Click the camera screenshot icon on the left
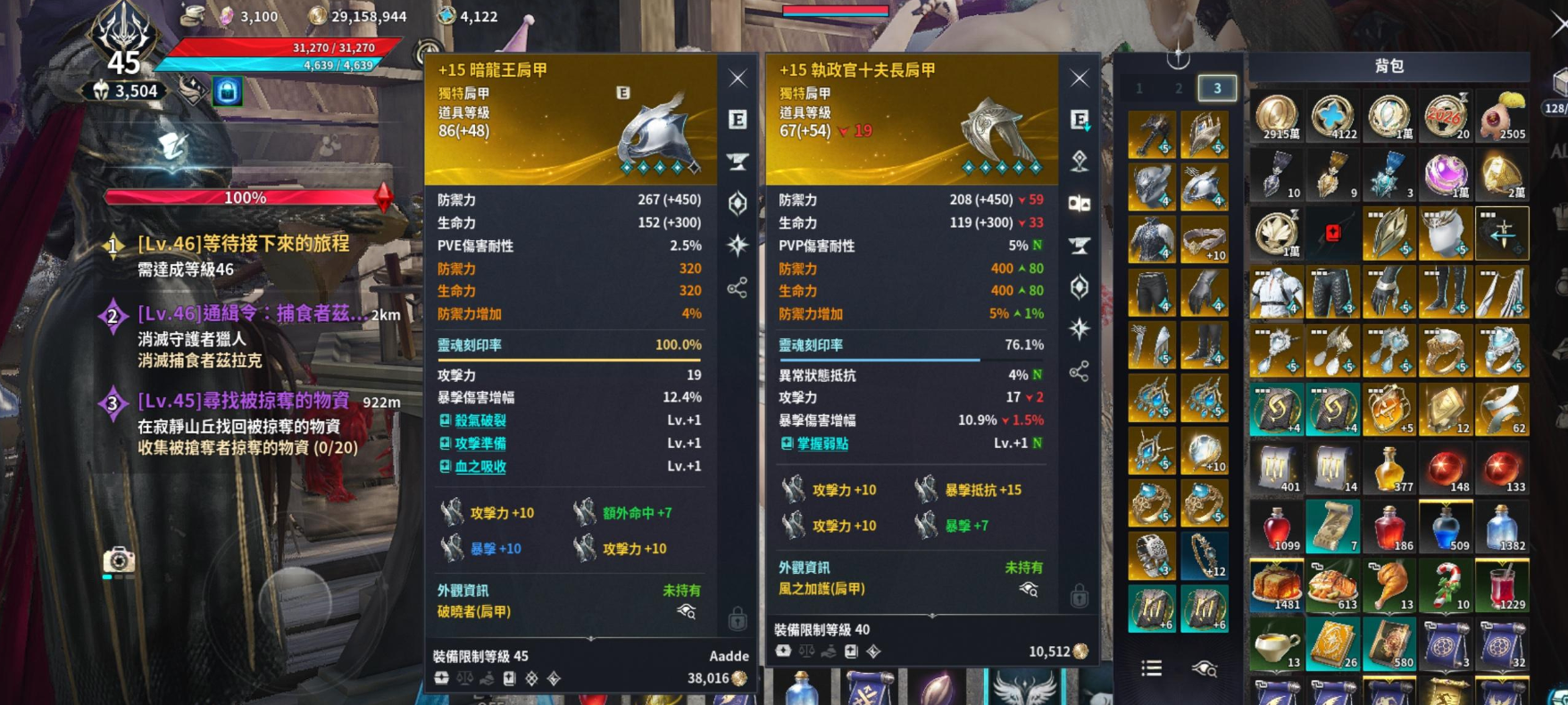The image size is (1568, 705). pyautogui.click(x=119, y=560)
